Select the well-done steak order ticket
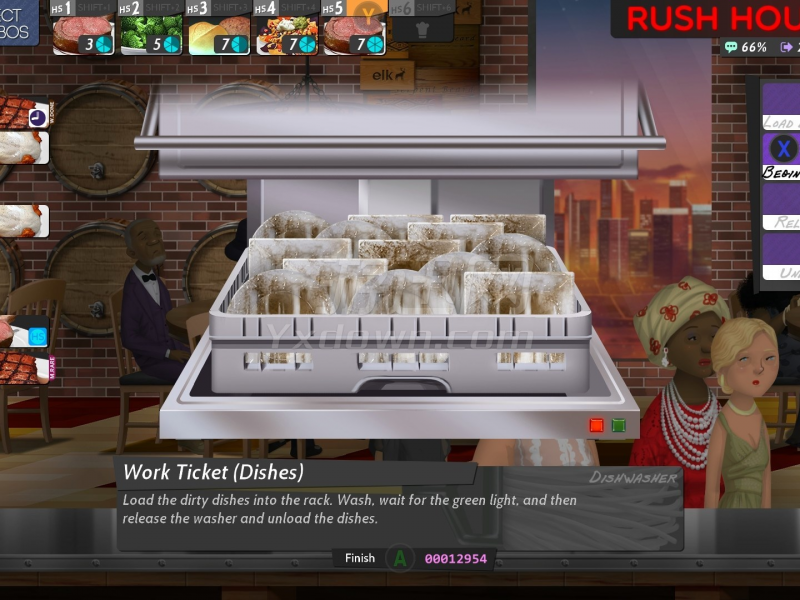This screenshot has height=600, width=800. coord(24,111)
